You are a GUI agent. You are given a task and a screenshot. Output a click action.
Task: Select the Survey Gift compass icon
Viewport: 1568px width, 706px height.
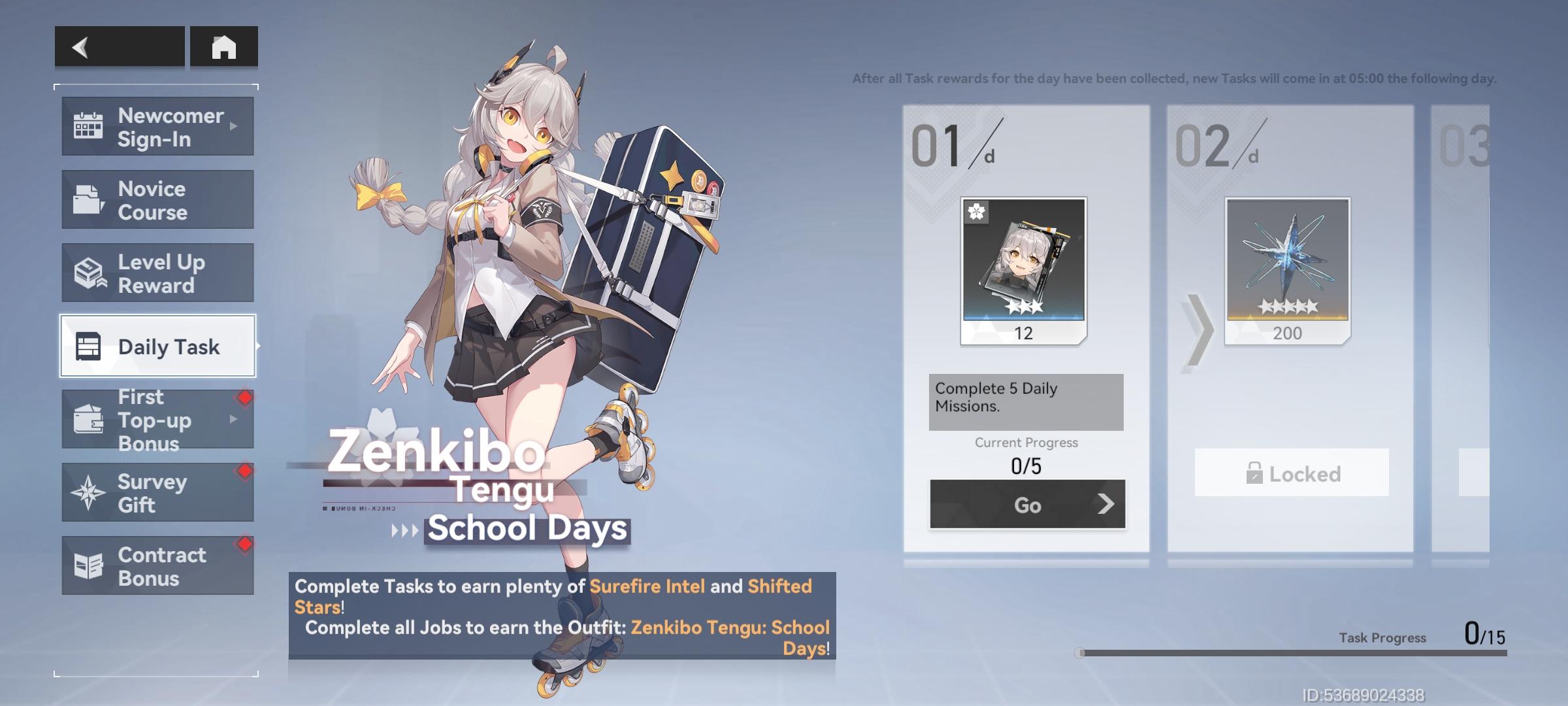coord(90,492)
